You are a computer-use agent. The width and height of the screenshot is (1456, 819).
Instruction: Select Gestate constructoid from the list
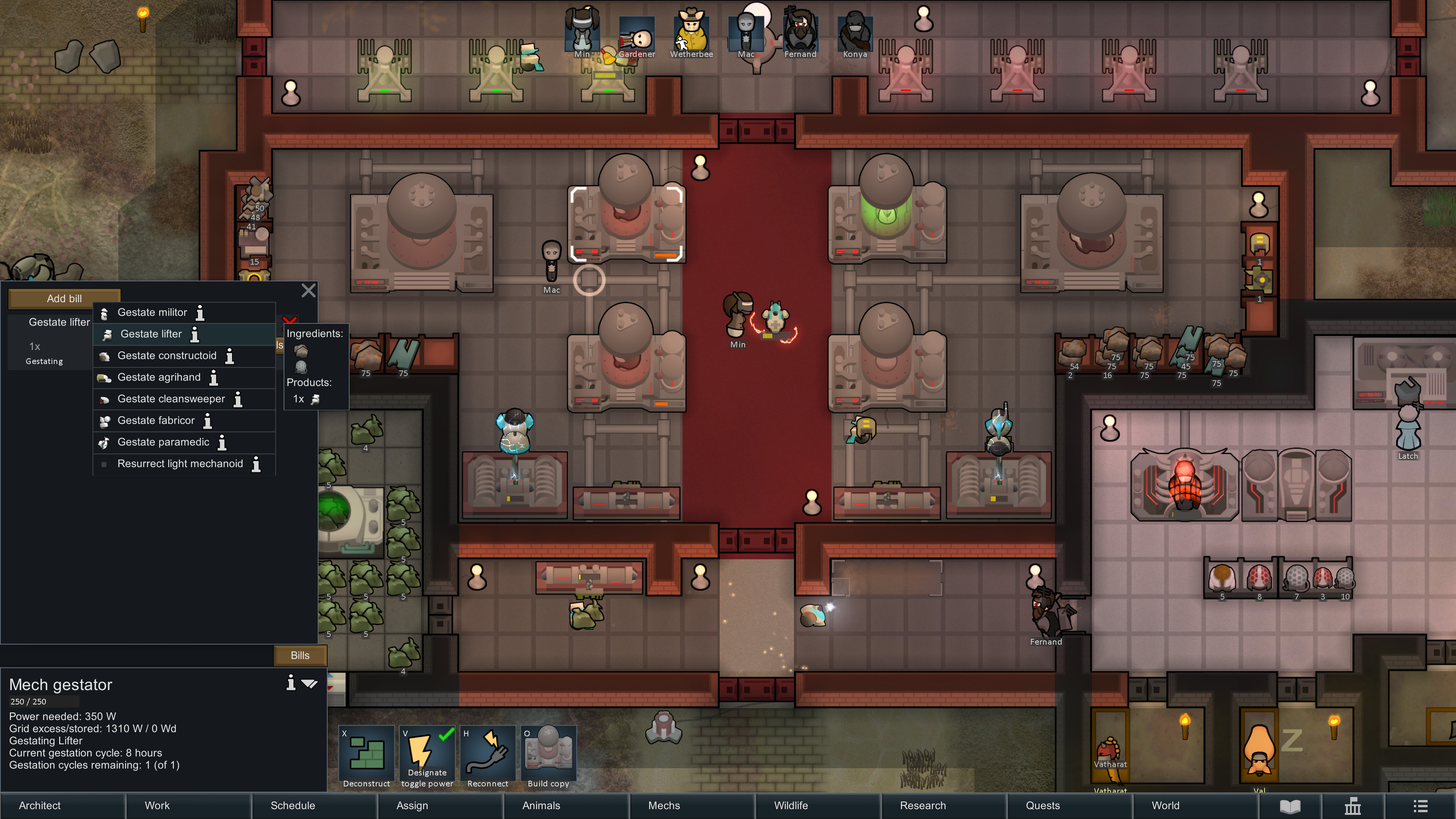(x=167, y=356)
